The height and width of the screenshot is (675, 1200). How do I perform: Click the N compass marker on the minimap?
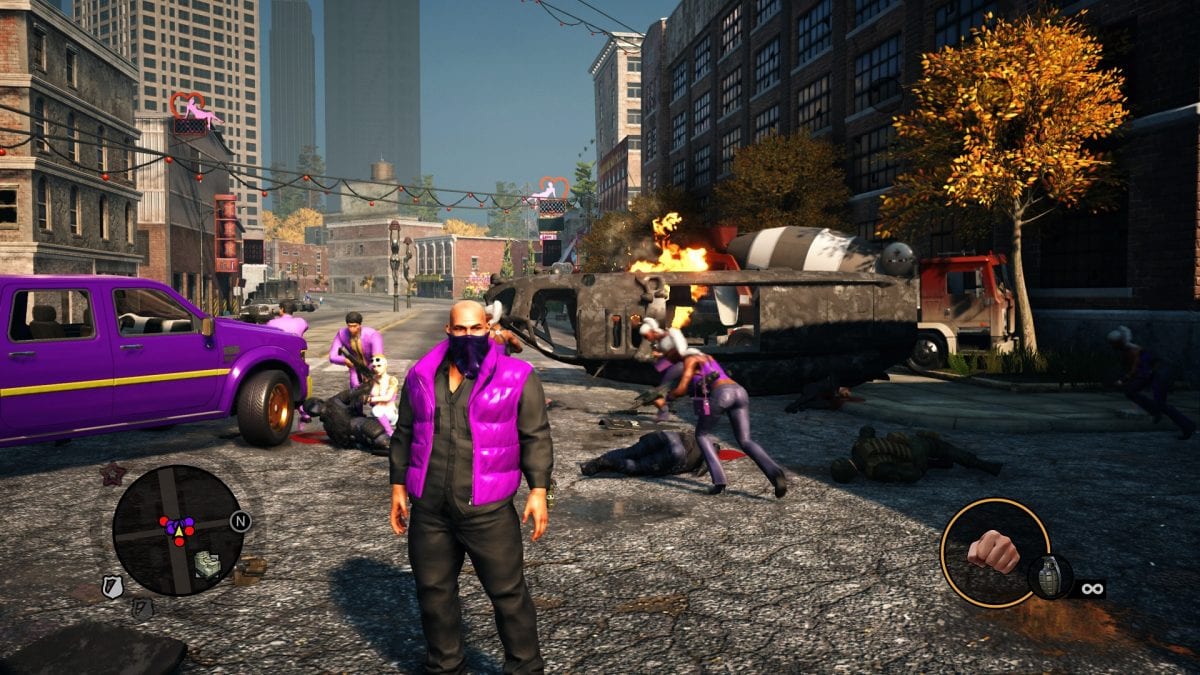pos(239,521)
